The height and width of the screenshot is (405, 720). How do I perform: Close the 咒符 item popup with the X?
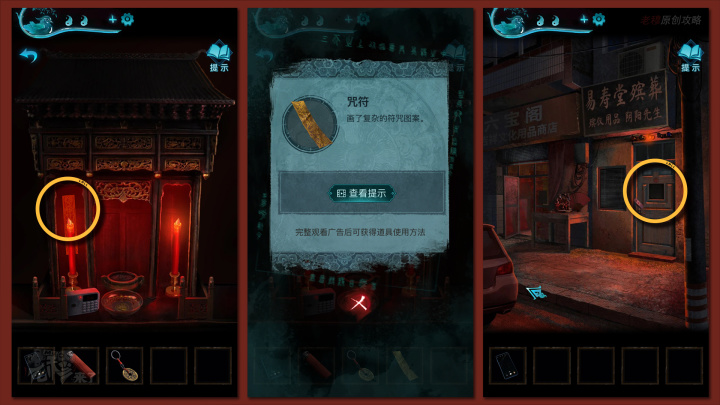click(x=359, y=303)
